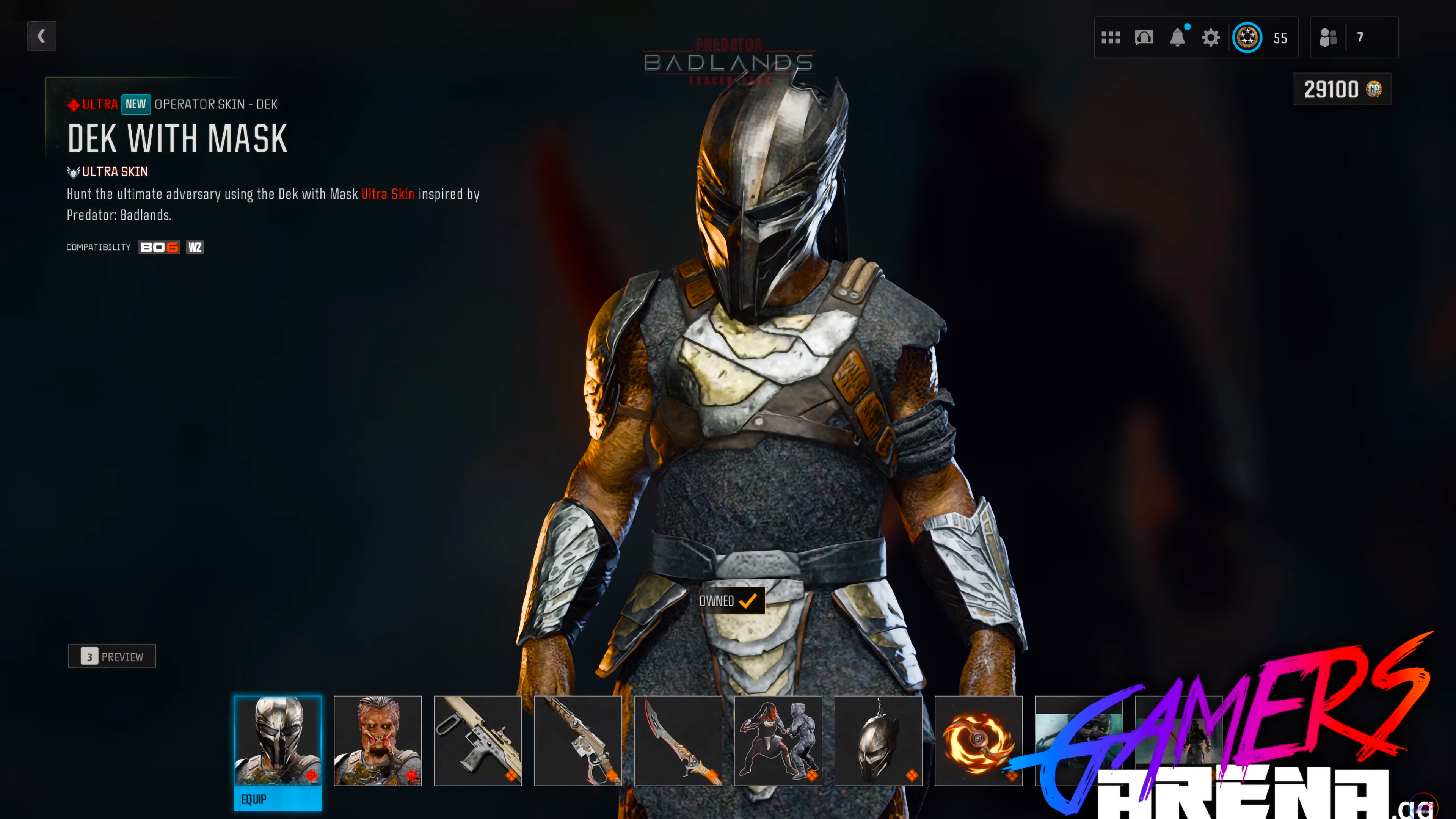
Task: View the 29100 COD Points balance
Action: (1342, 89)
